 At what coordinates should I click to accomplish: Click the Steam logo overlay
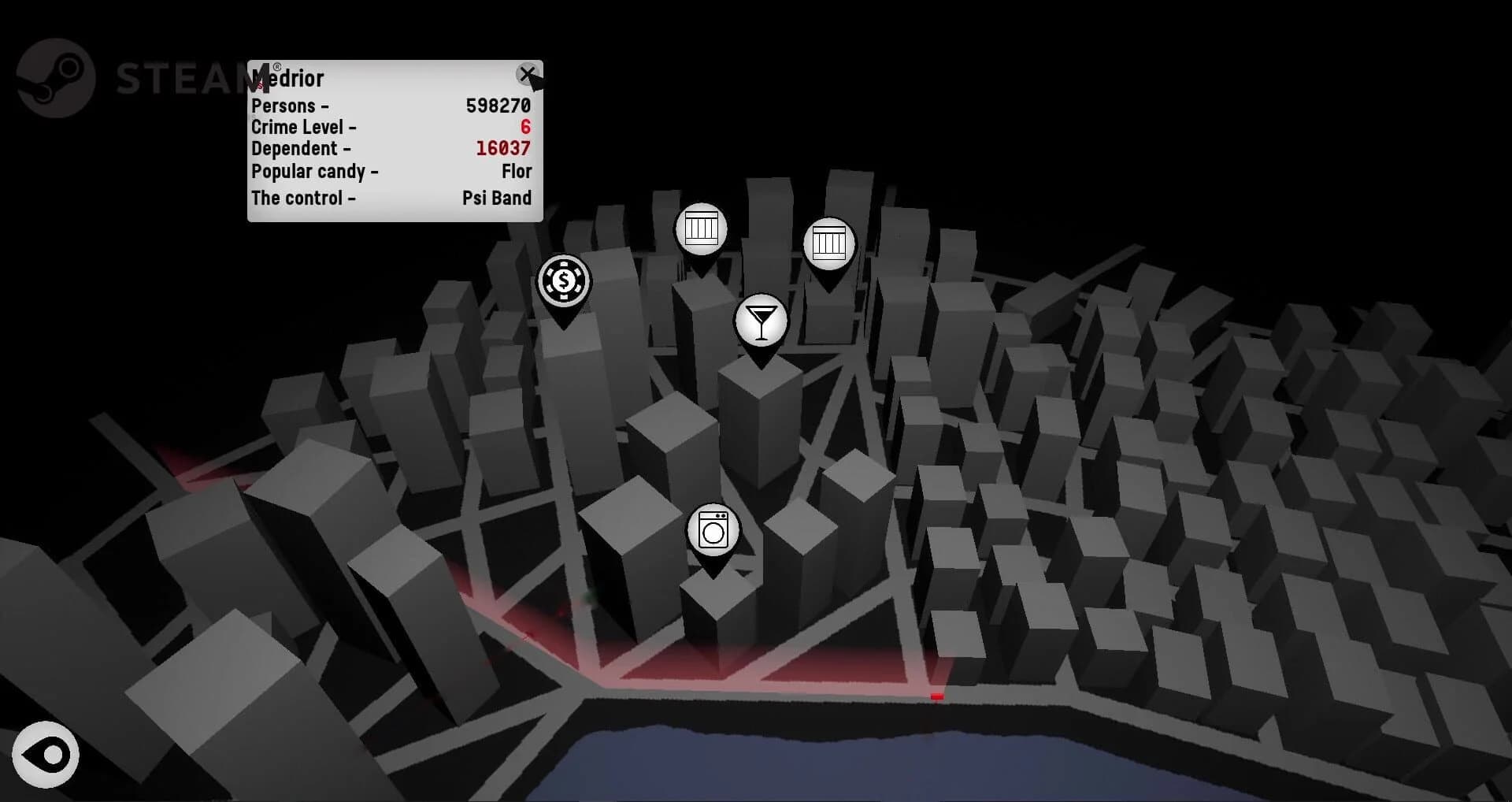(x=55, y=78)
